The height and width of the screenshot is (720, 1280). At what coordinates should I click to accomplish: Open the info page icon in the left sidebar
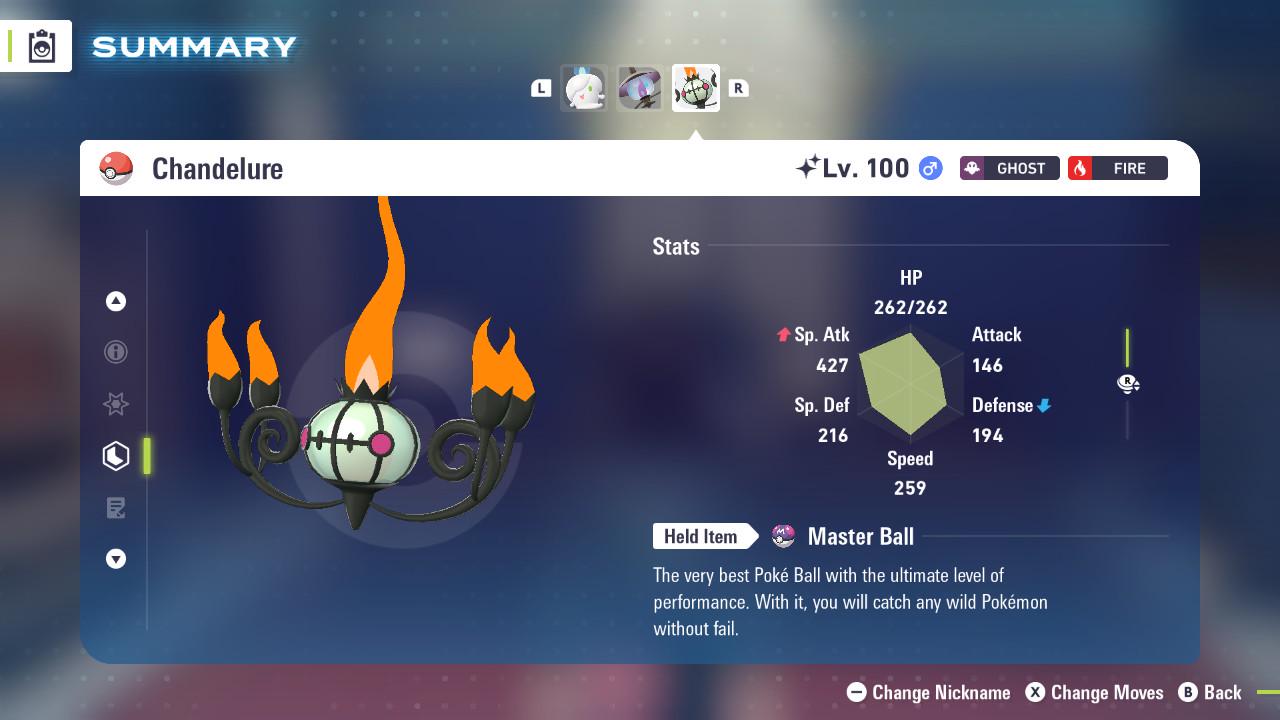point(115,352)
